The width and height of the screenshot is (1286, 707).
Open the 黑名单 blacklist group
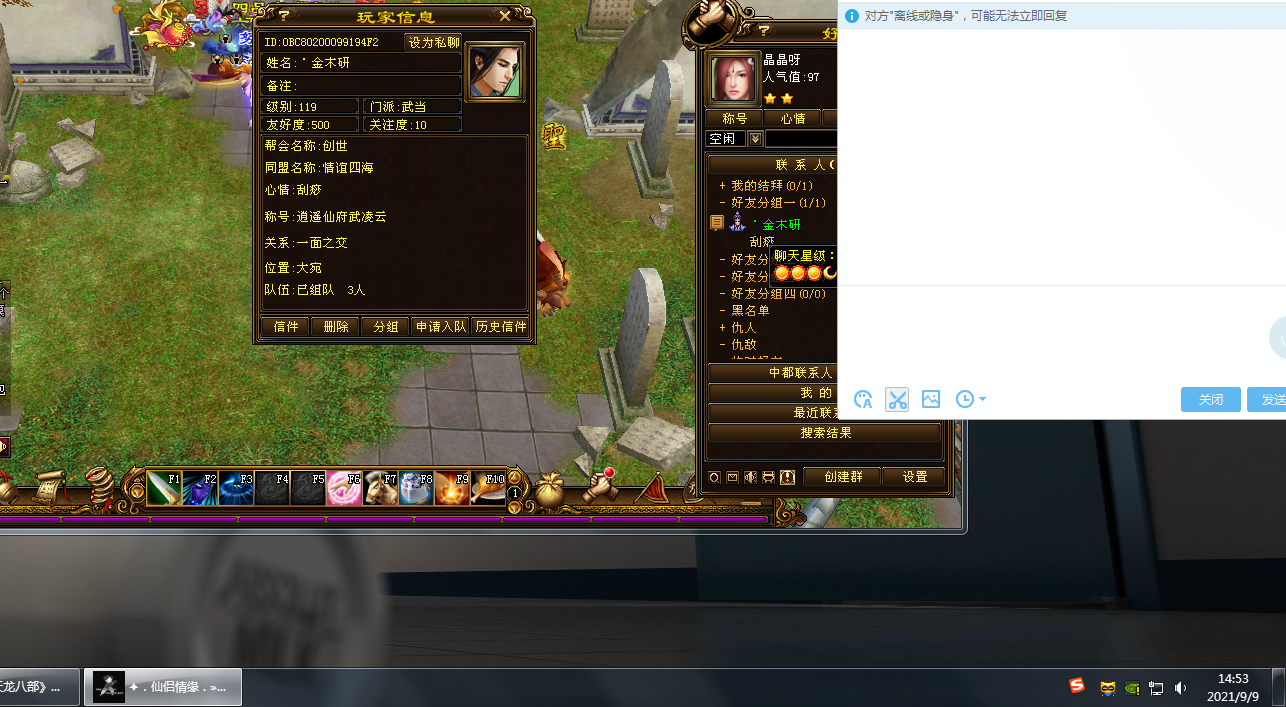(750, 311)
